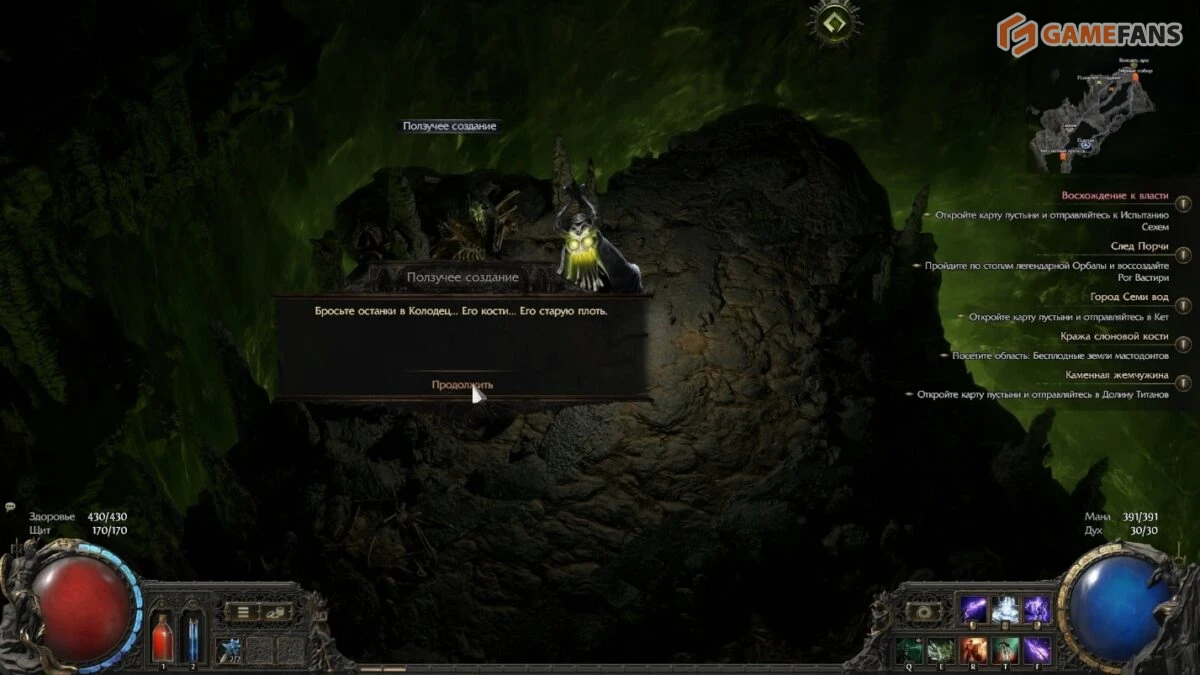This screenshot has width=1200, height=675.
Task: Activate the orange fire skill on R
Action: pos(973,650)
